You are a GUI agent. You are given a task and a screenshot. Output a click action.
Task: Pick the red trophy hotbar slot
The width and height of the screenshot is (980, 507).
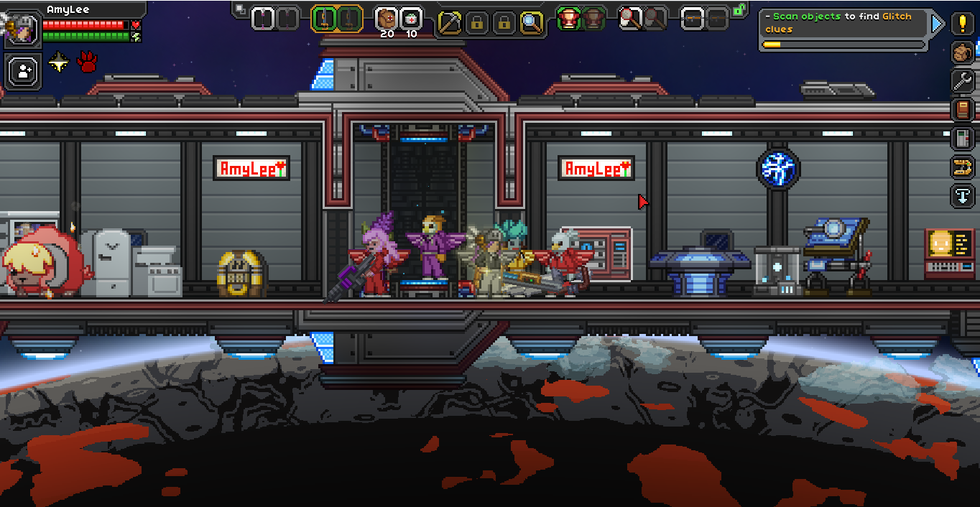coord(569,19)
